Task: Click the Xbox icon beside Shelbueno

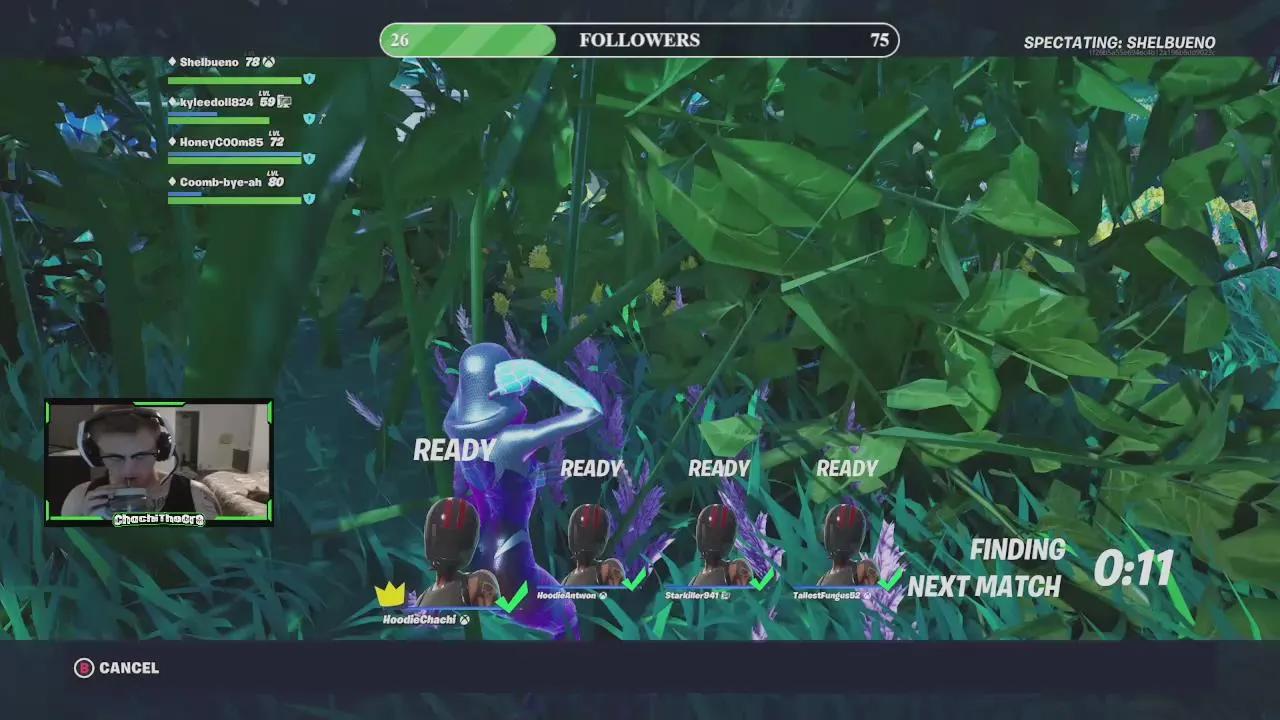Action: pyautogui.click(x=268, y=62)
